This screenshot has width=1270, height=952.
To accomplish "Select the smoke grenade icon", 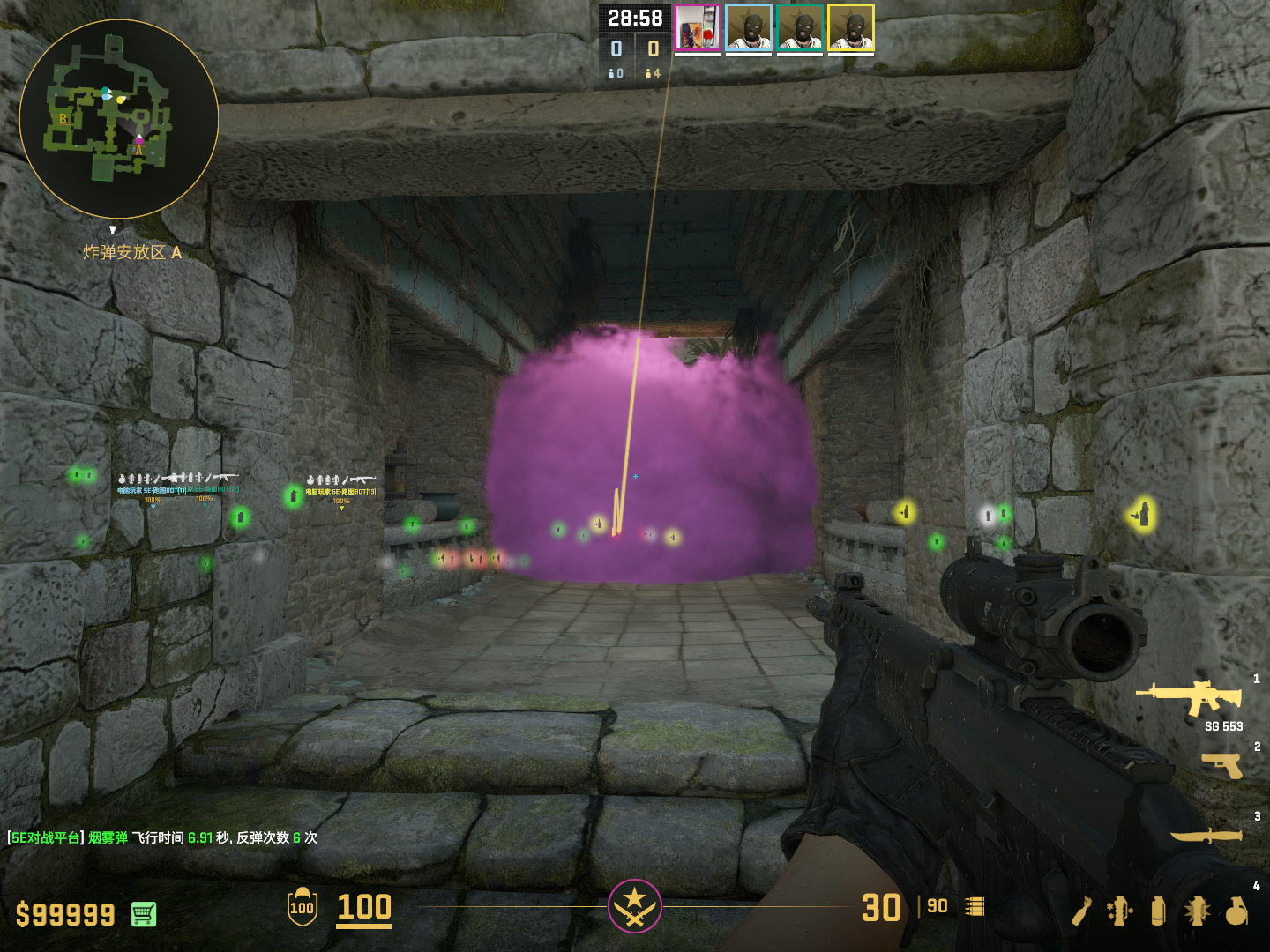I will pos(1158,911).
